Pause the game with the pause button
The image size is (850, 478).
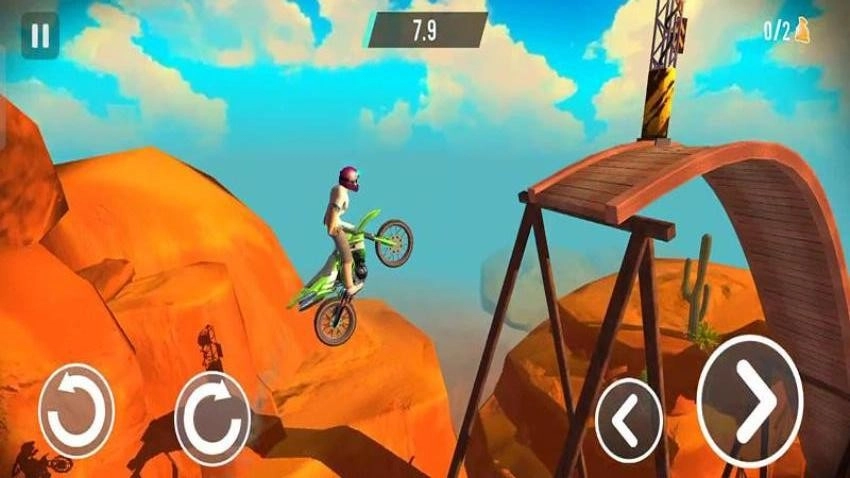pyautogui.click(x=39, y=37)
